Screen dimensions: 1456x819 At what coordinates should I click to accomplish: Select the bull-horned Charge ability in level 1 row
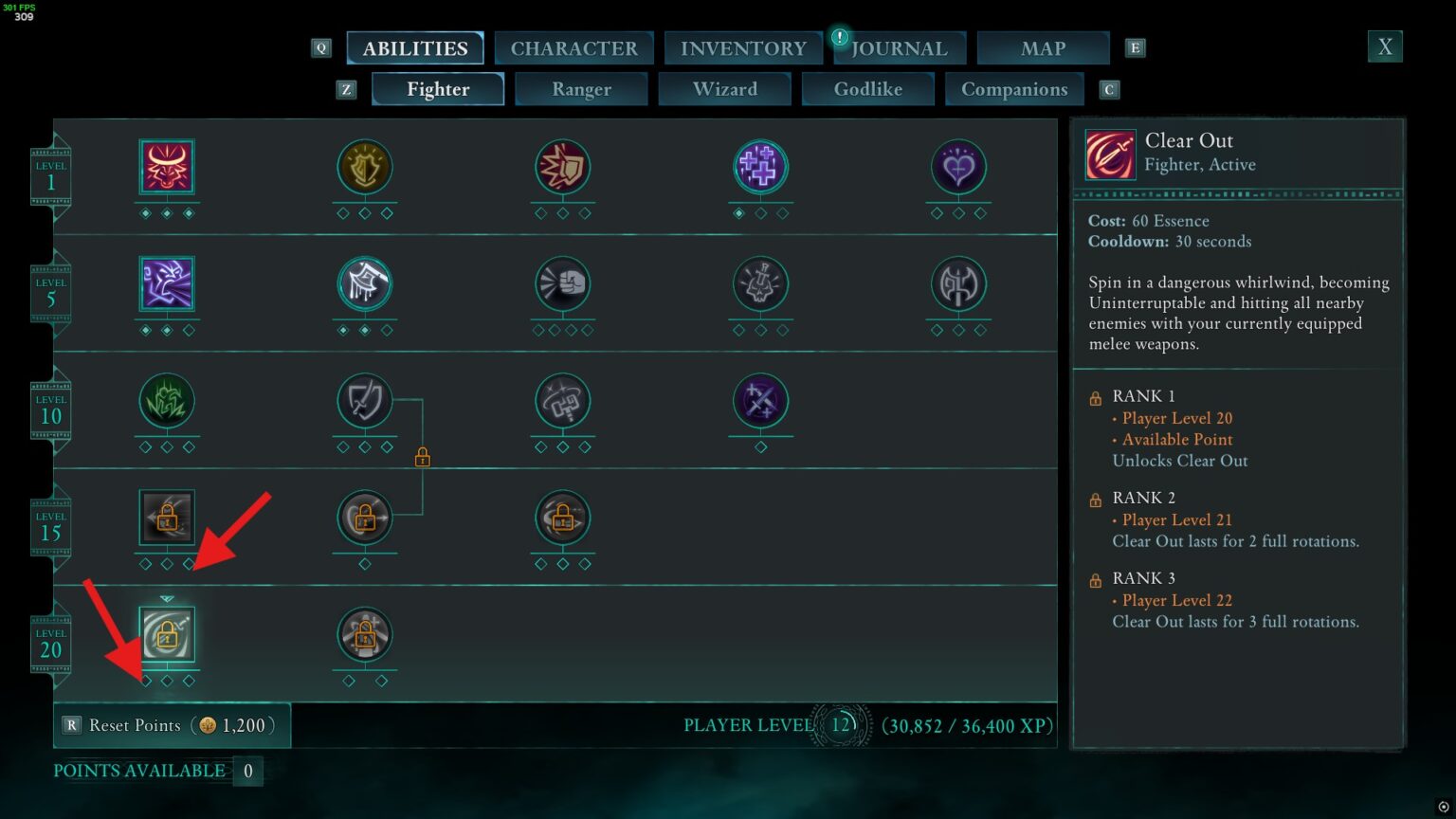167,167
